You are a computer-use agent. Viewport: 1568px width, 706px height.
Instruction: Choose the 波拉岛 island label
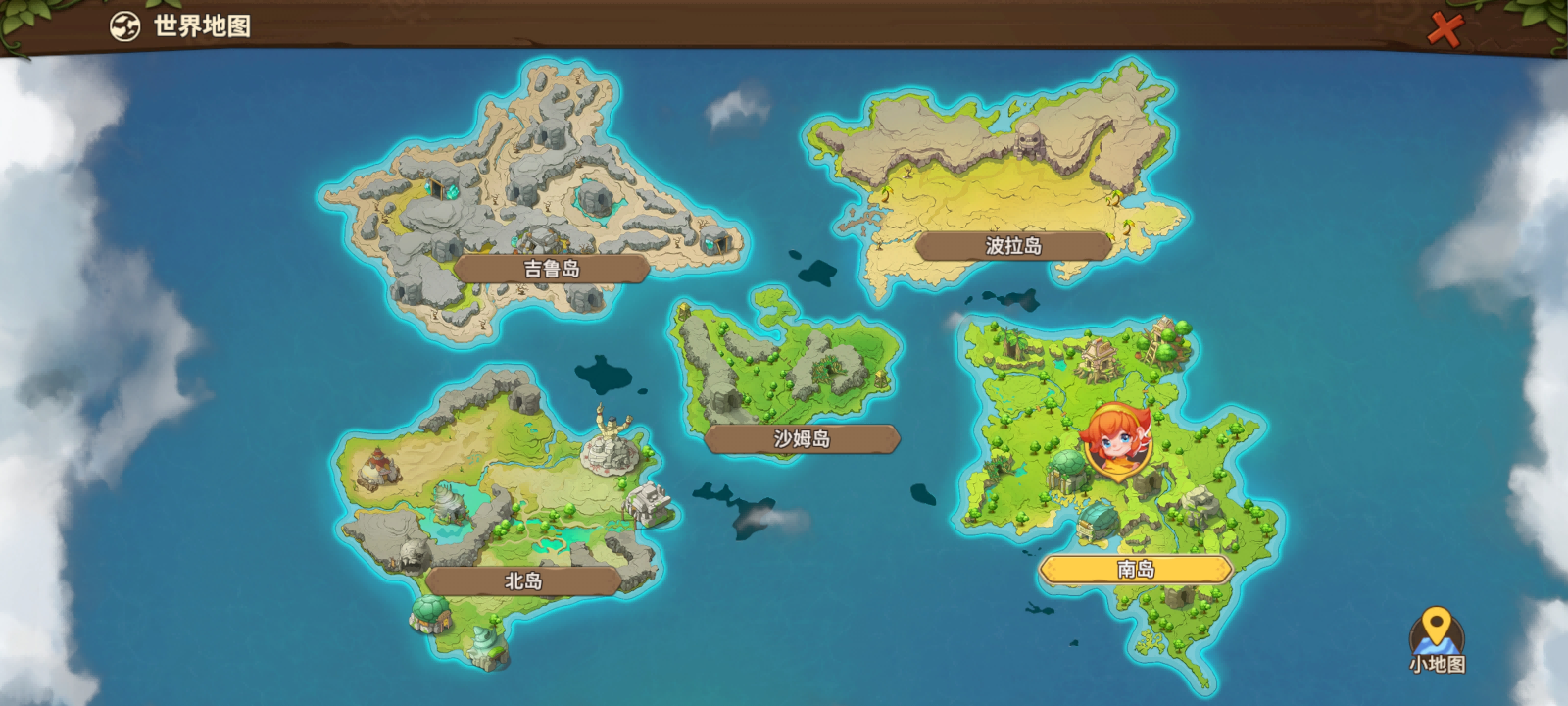[x=1013, y=246]
